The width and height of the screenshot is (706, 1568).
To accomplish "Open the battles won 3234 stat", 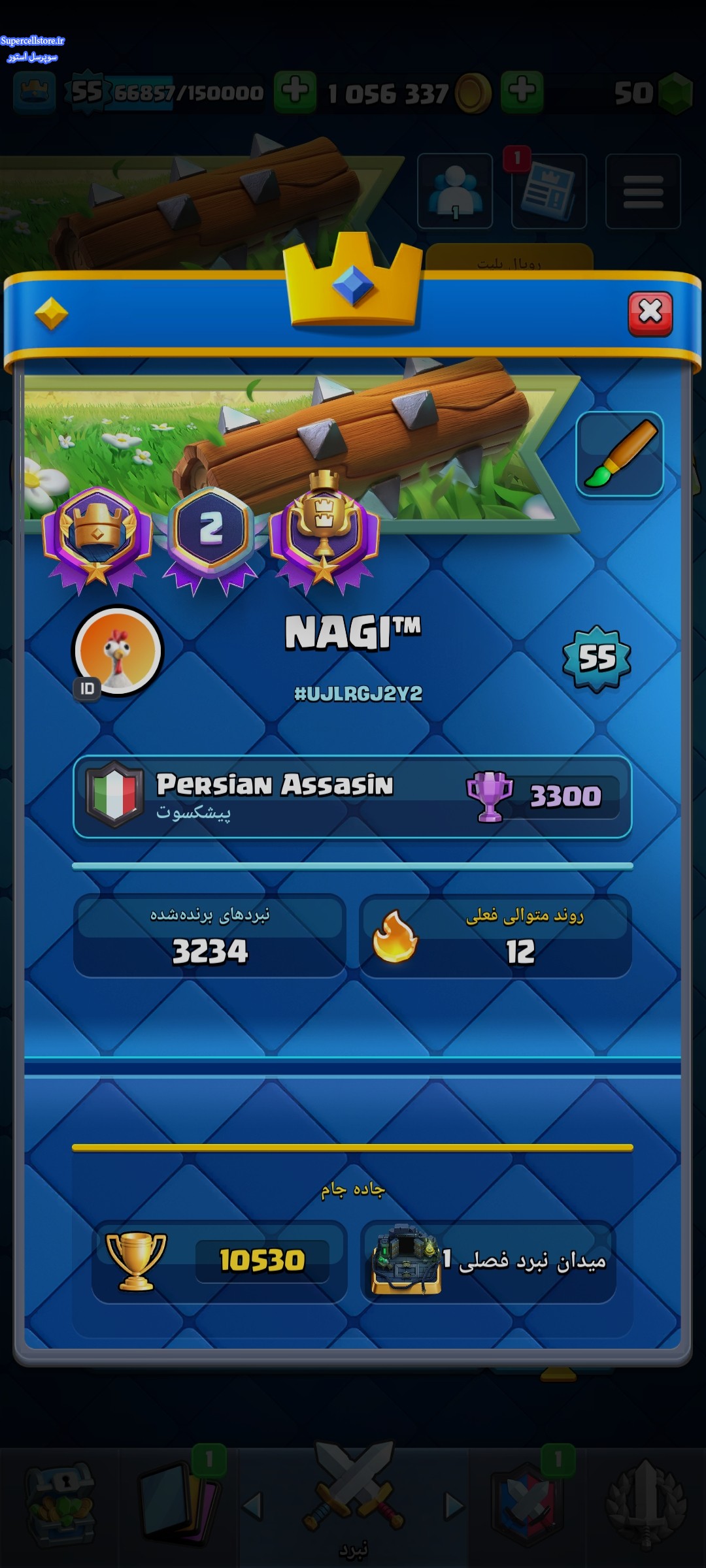I will tap(210, 936).
